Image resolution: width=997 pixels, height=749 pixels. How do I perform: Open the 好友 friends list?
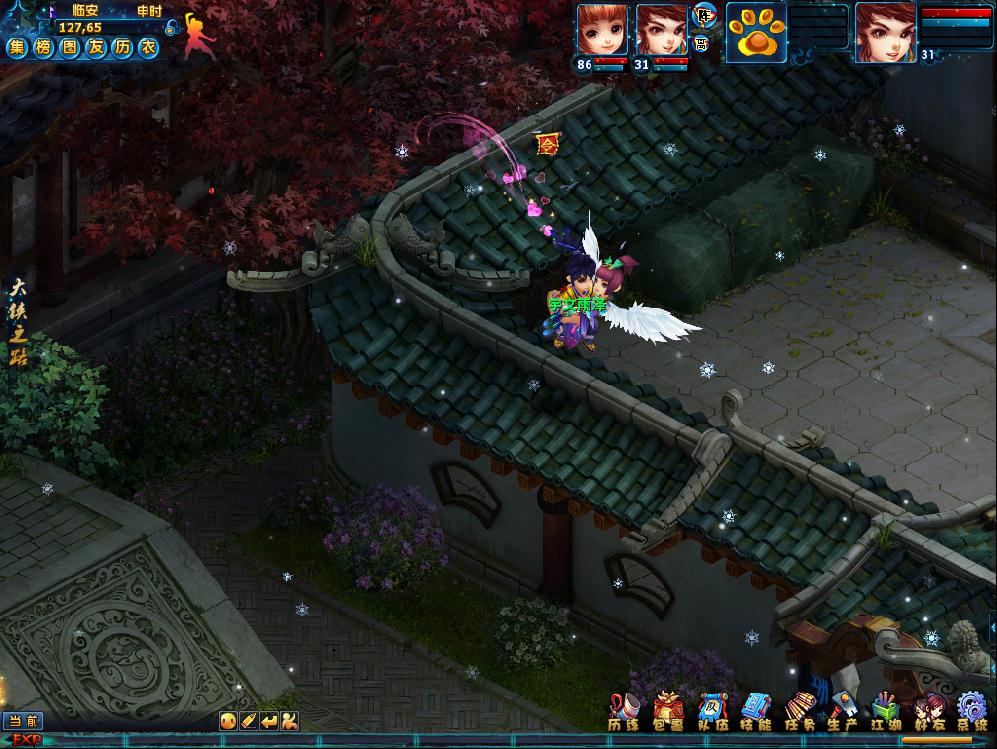tap(928, 711)
